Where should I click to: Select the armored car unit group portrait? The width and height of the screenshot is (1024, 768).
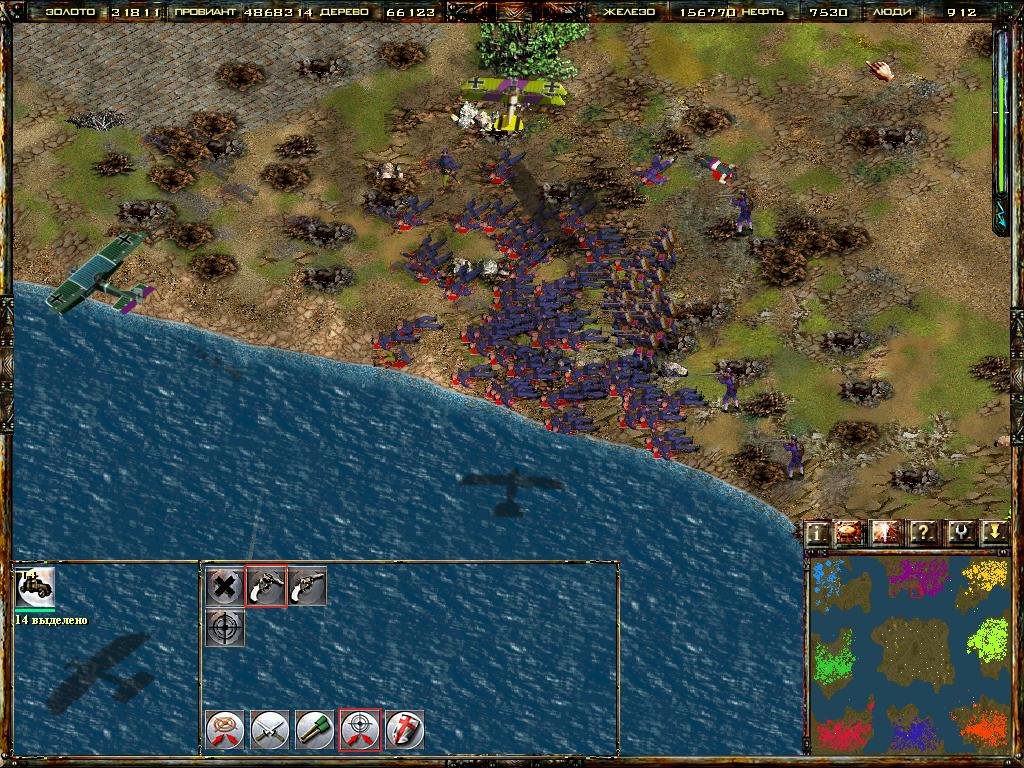pyautogui.click(x=36, y=587)
